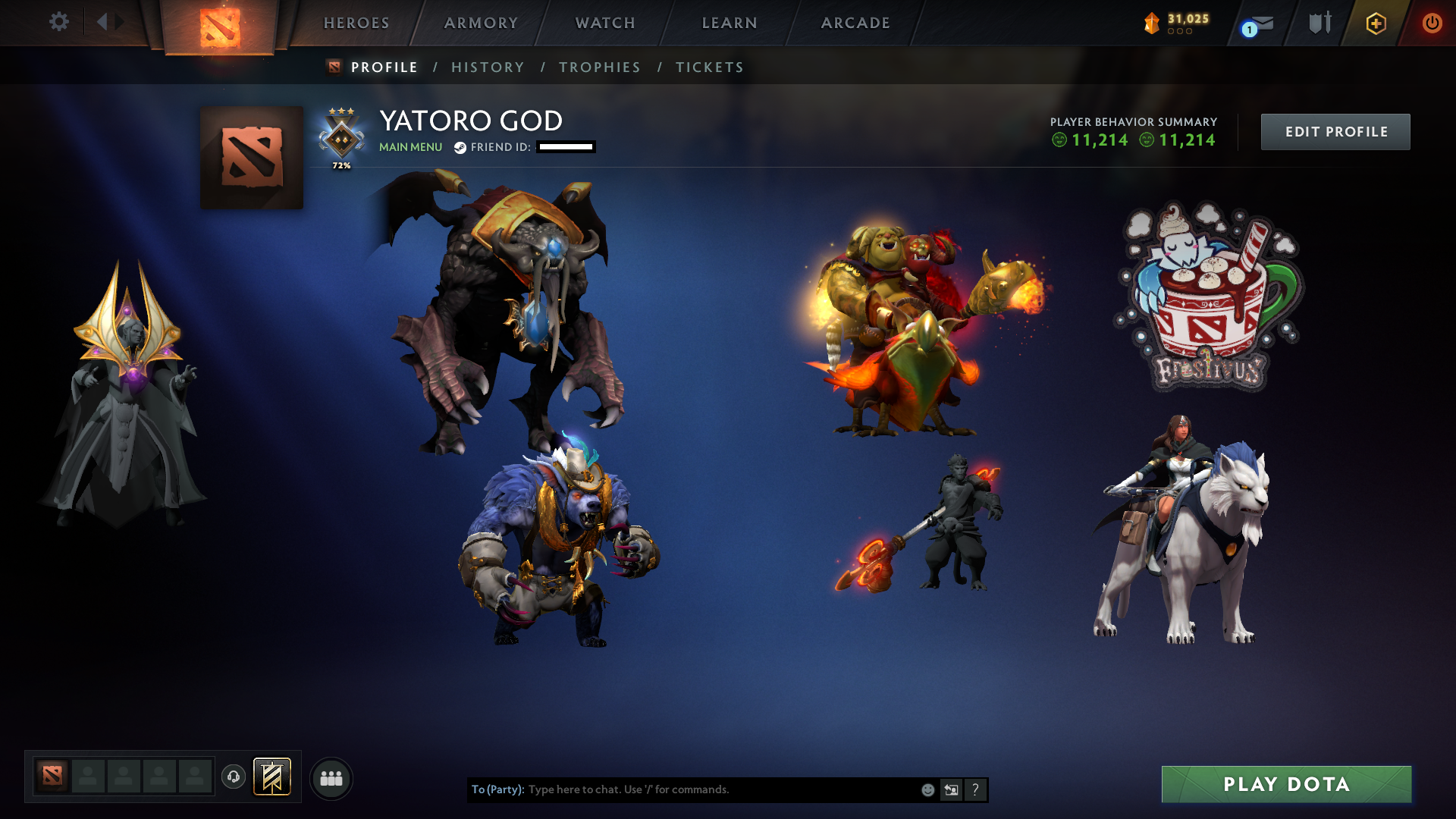The width and height of the screenshot is (1456, 819).
Task: Toggle party voice chat headset
Action: point(233,777)
